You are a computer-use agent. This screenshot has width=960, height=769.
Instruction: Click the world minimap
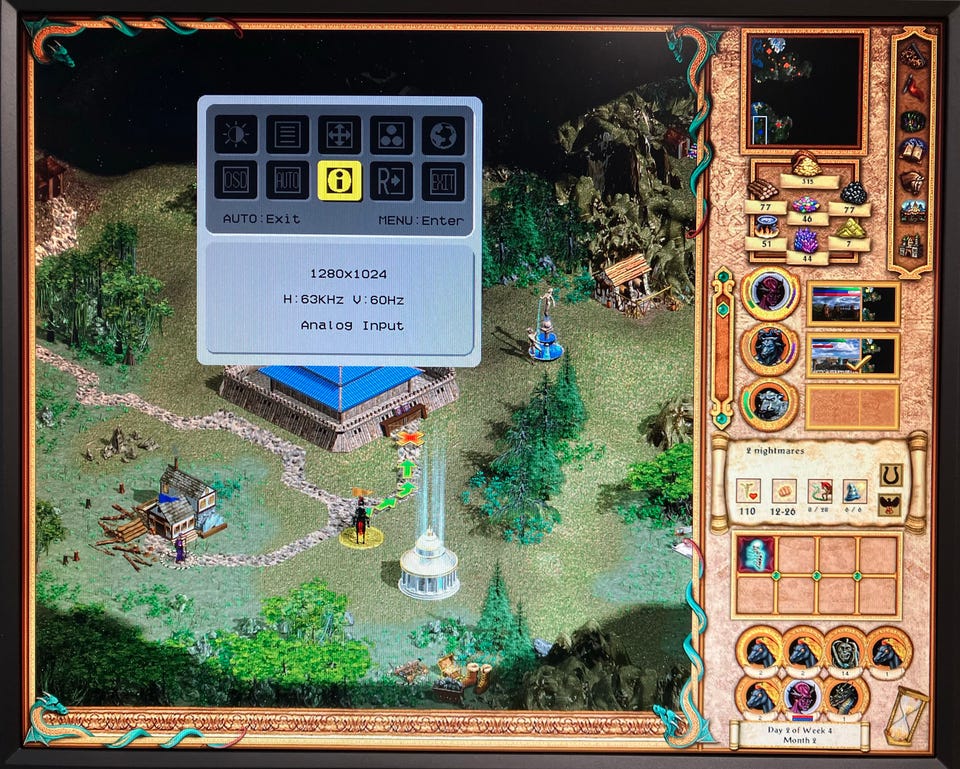(x=805, y=90)
